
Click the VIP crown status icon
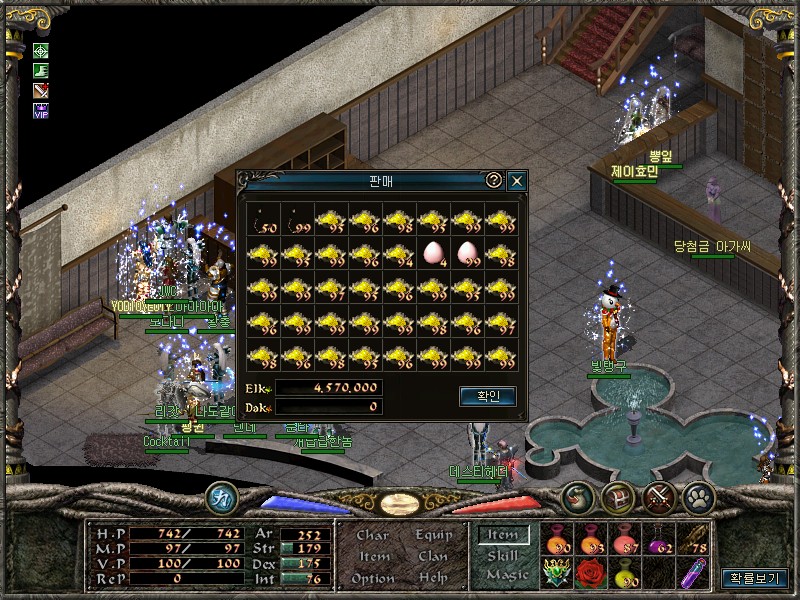pyautogui.click(x=41, y=110)
